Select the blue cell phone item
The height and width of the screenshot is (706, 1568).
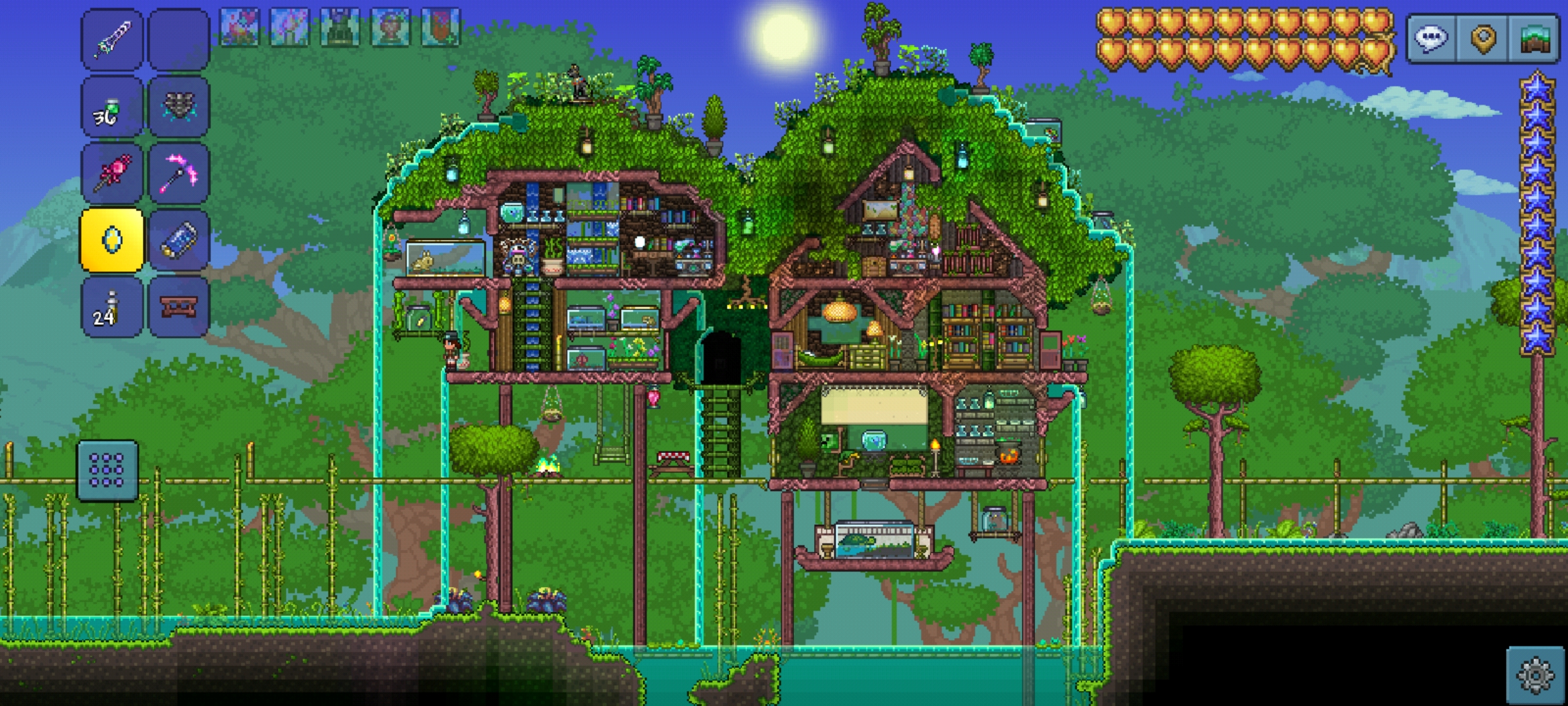[178, 241]
